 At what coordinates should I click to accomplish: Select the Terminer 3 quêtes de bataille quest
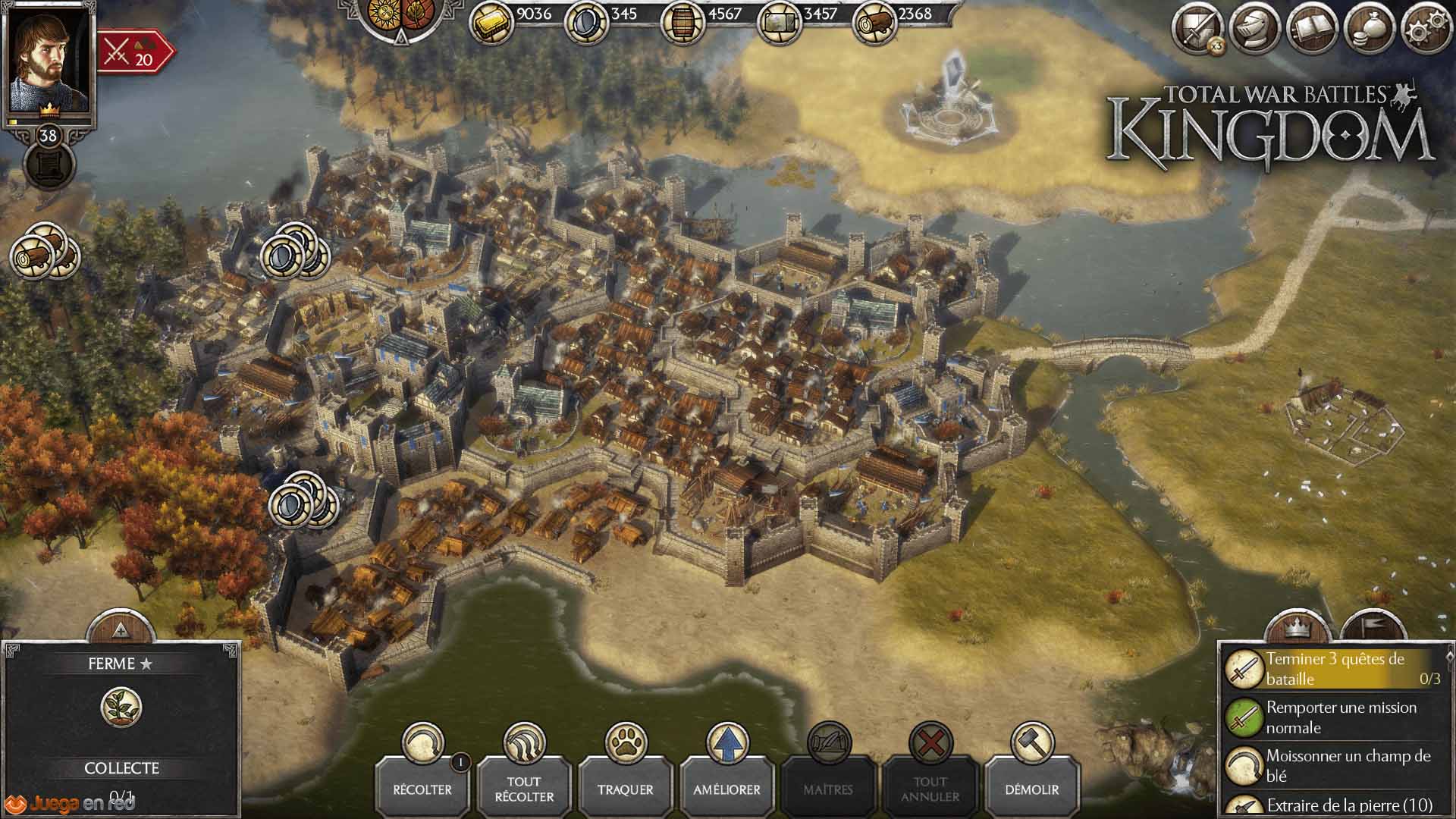[1335, 669]
